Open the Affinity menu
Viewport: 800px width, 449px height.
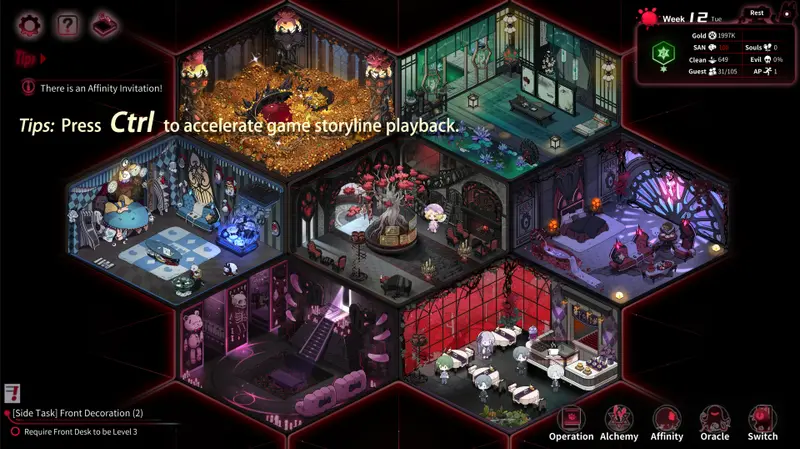point(667,419)
